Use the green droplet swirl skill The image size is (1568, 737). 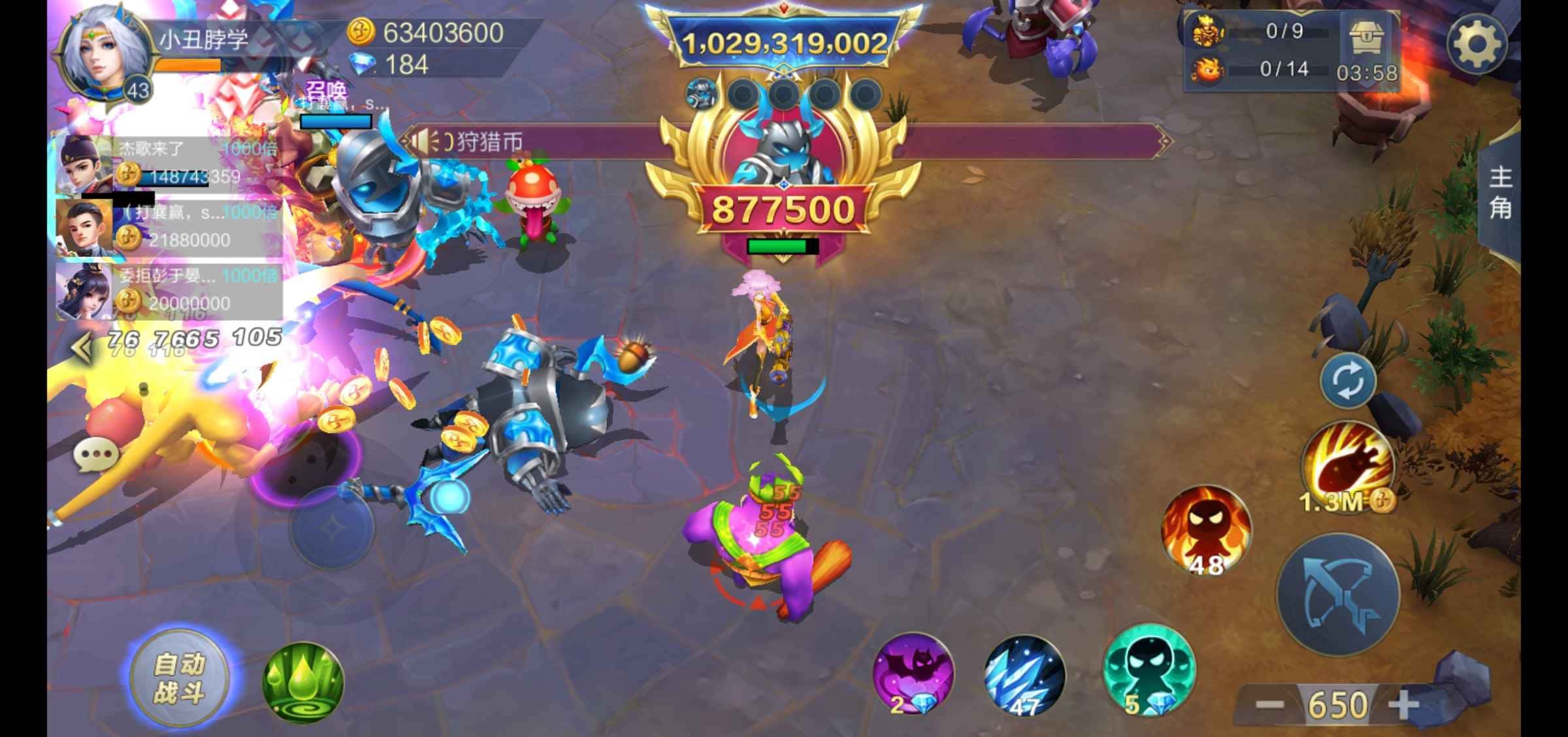(302, 683)
